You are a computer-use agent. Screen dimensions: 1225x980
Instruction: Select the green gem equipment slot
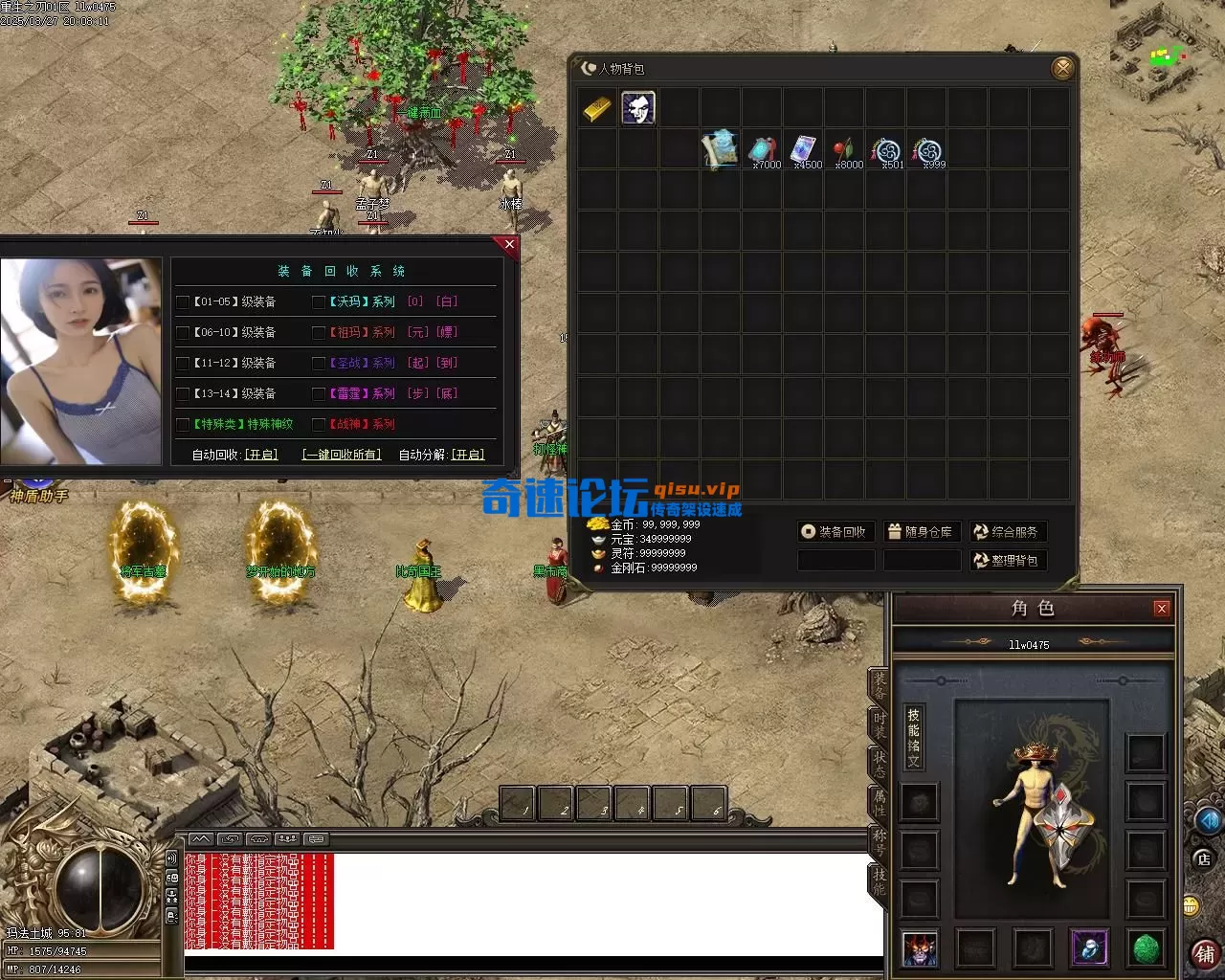[x=1146, y=948]
